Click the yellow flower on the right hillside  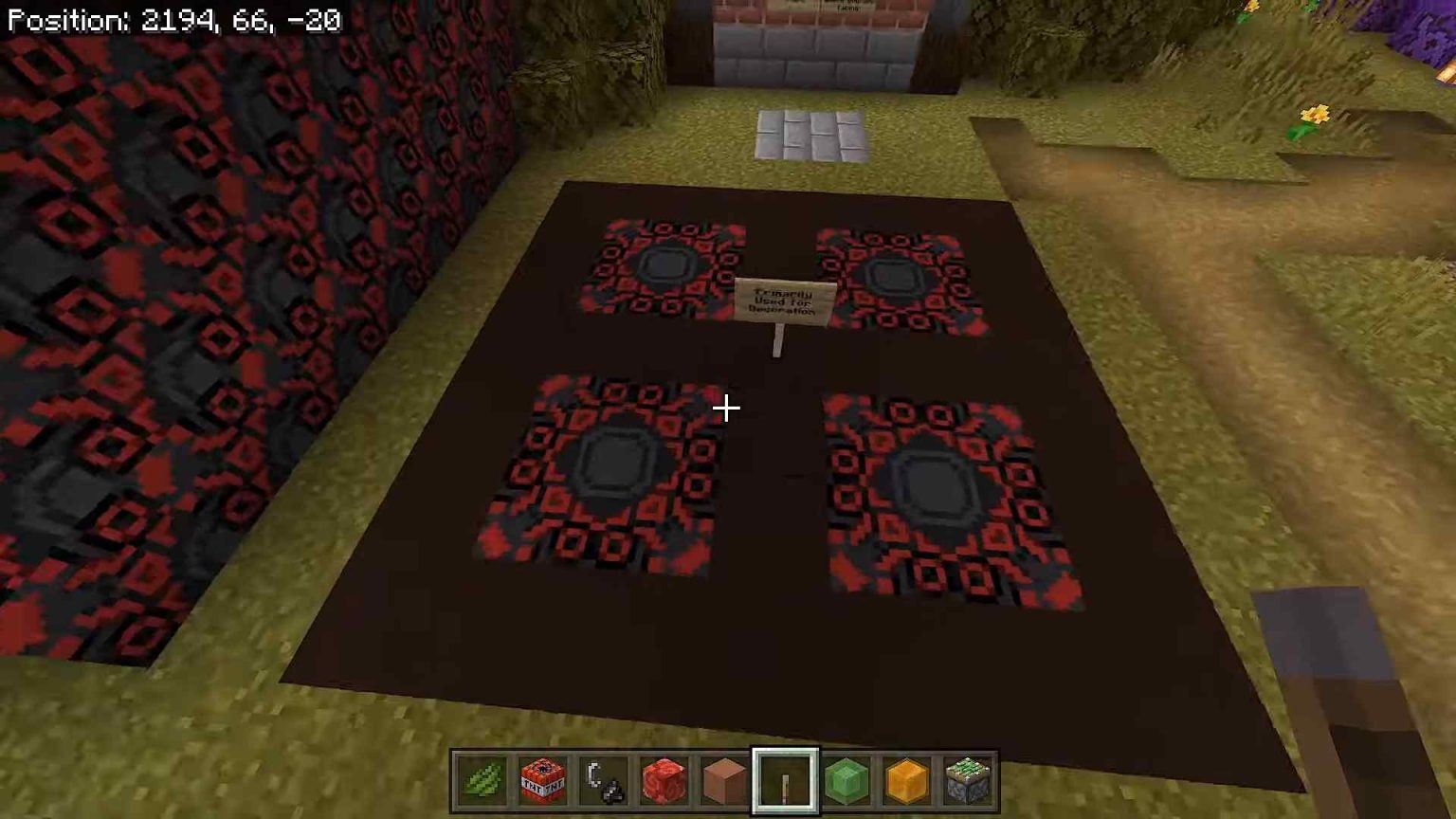pyautogui.click(x=1316, y=112)
